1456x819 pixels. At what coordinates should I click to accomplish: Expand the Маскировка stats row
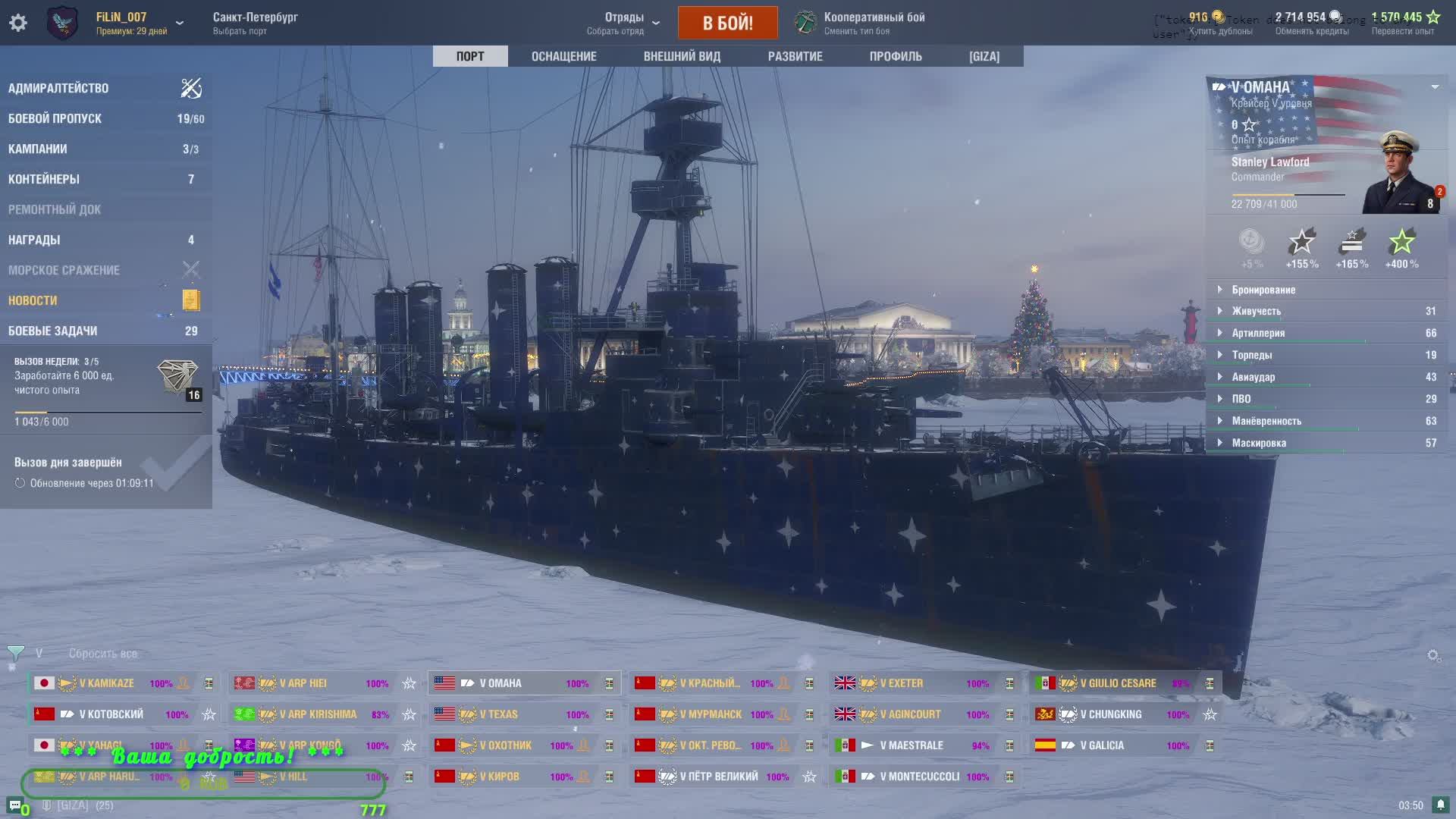click(x=1259, y=443)
